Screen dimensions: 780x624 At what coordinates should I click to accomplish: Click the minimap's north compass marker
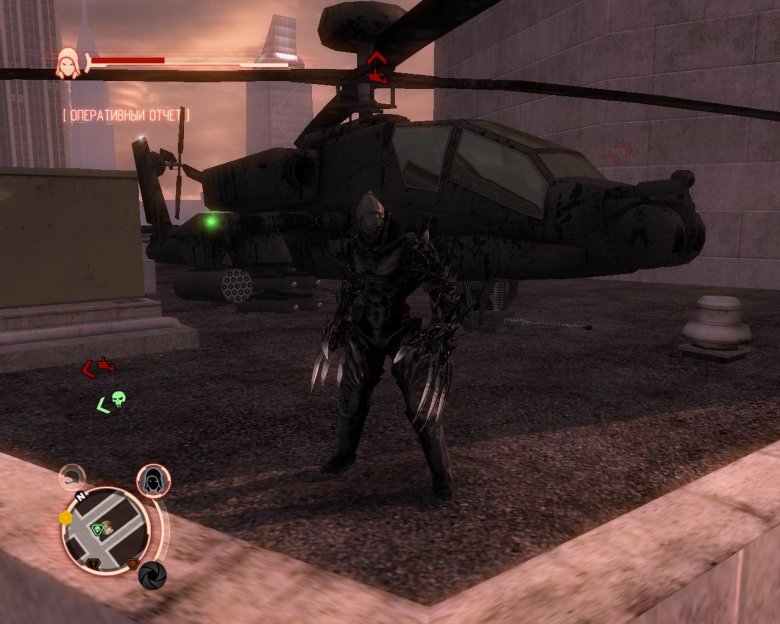pyautogui.click(x=80, y=497)
